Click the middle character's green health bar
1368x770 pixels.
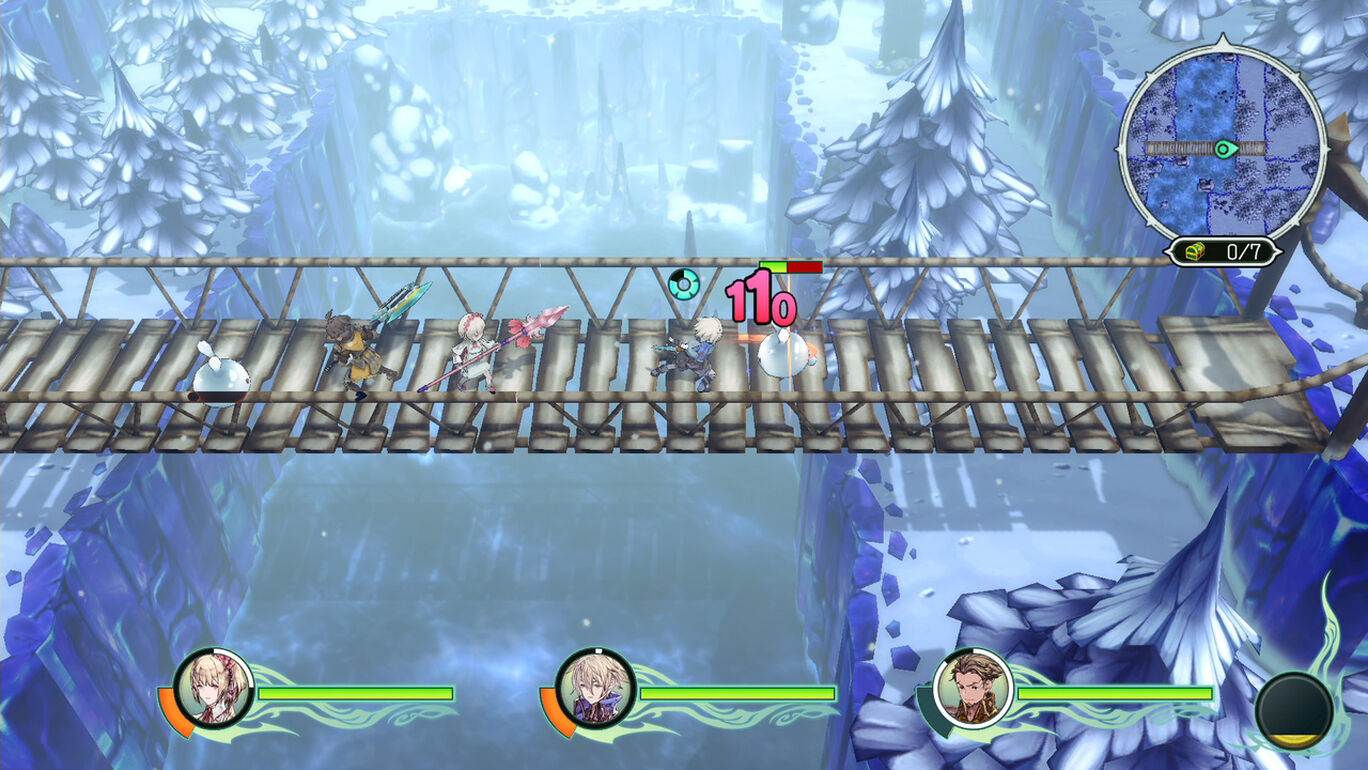[x=740, y=691]
